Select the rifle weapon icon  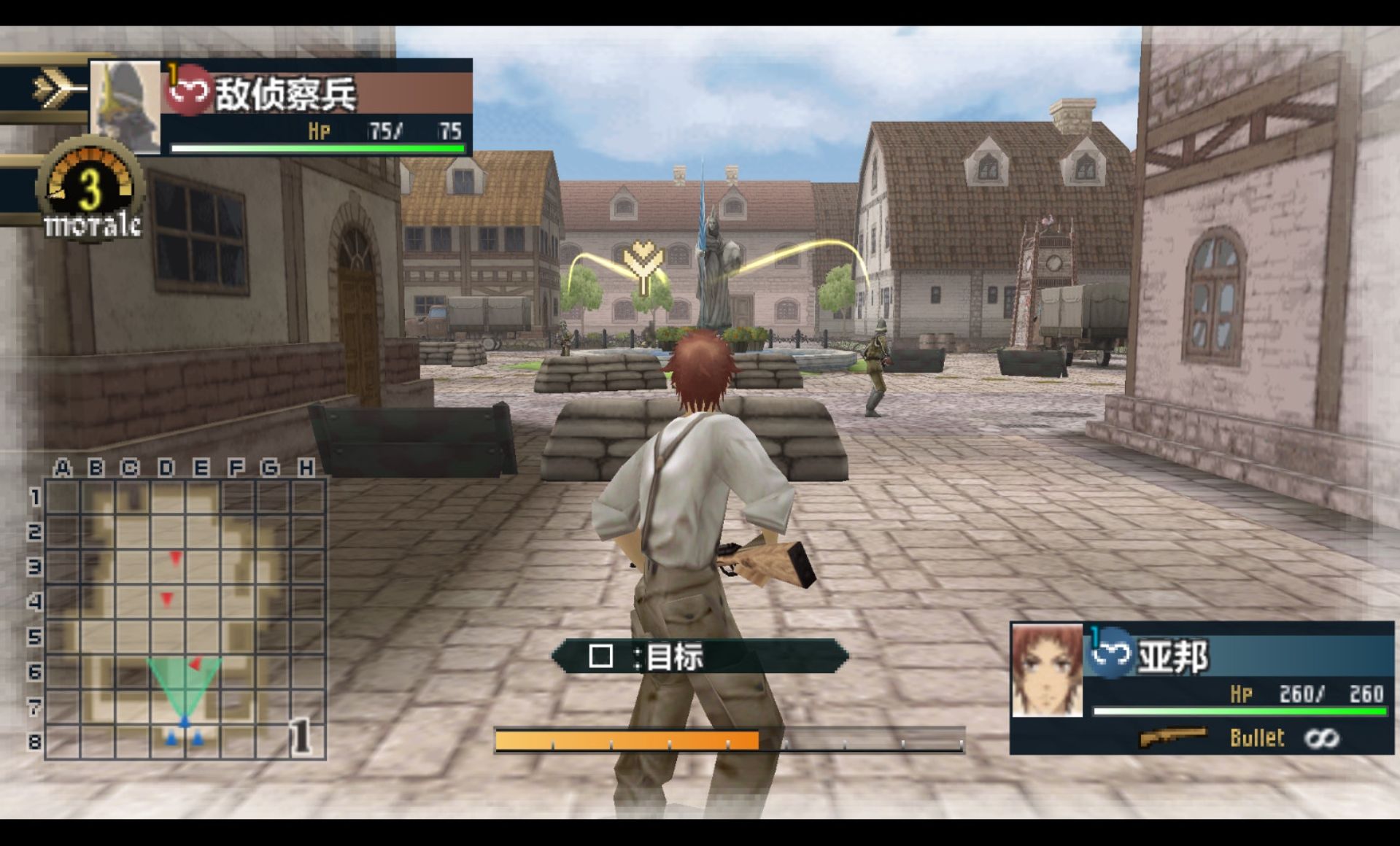[x=1172, y=738]
